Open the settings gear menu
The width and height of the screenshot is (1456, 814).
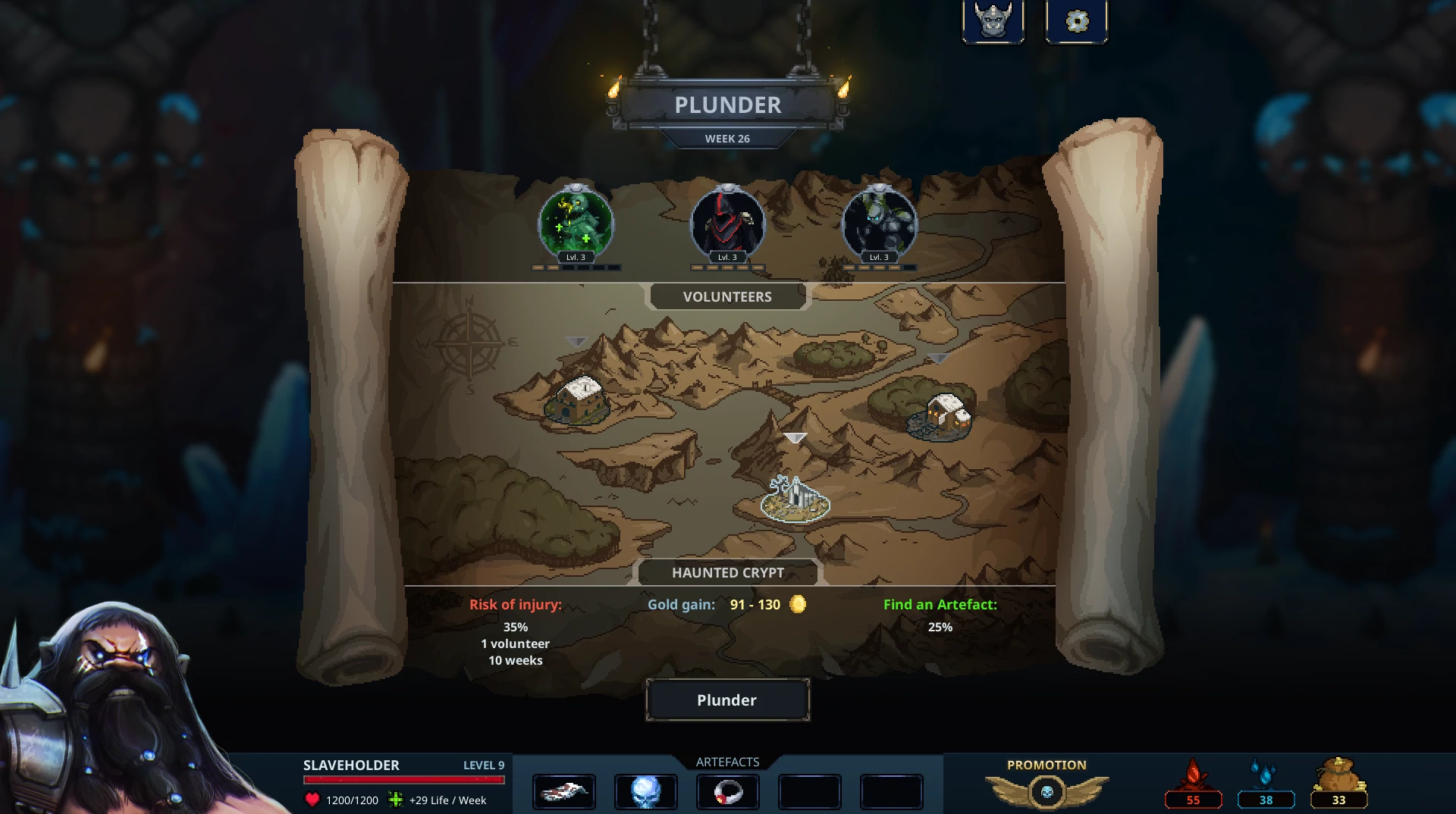point(1076,21)
